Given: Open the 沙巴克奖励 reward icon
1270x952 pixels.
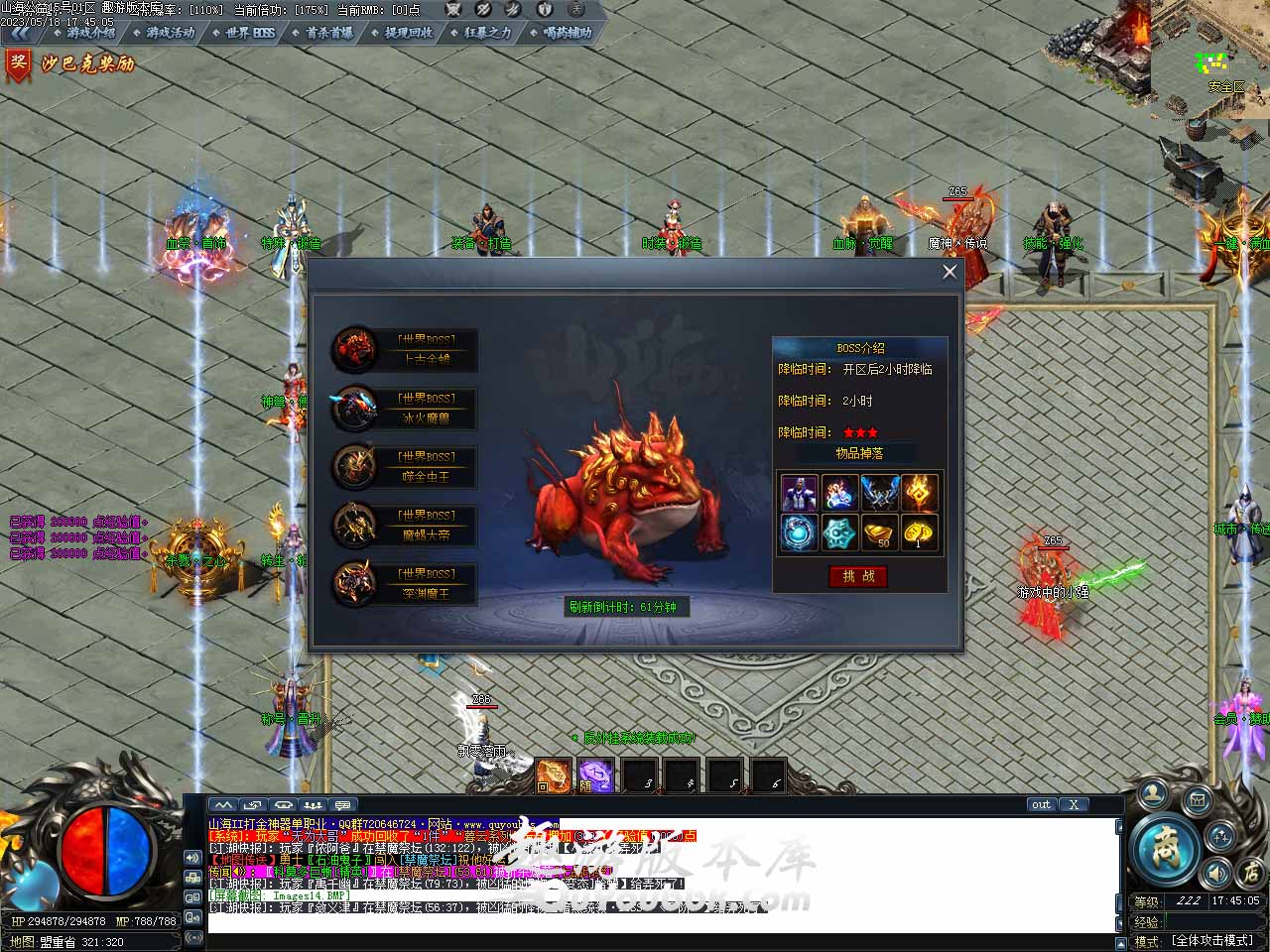Looking at the screenshot, I should pos(69,65).
